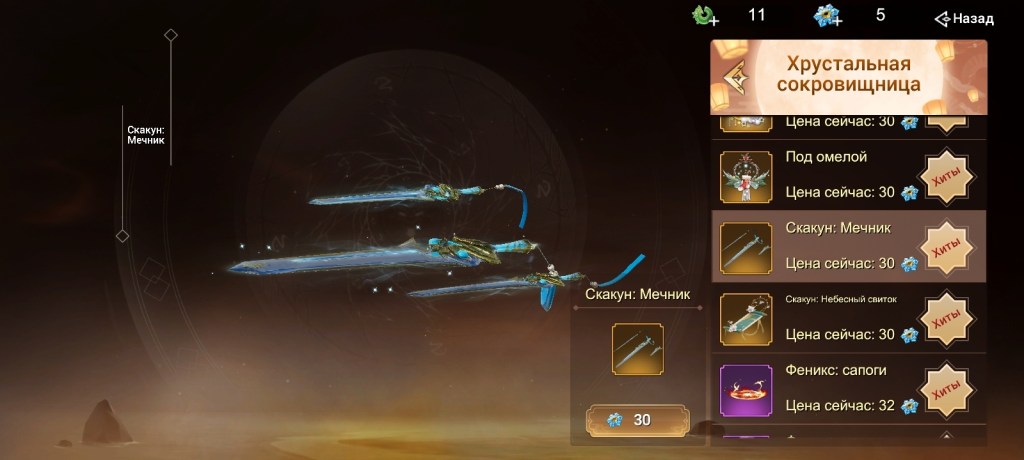Buy Скакун: Мечник for 30 crystals
Image resolution: width=1024 pixels, height=460 pixels.
click(x=638, y=420)
